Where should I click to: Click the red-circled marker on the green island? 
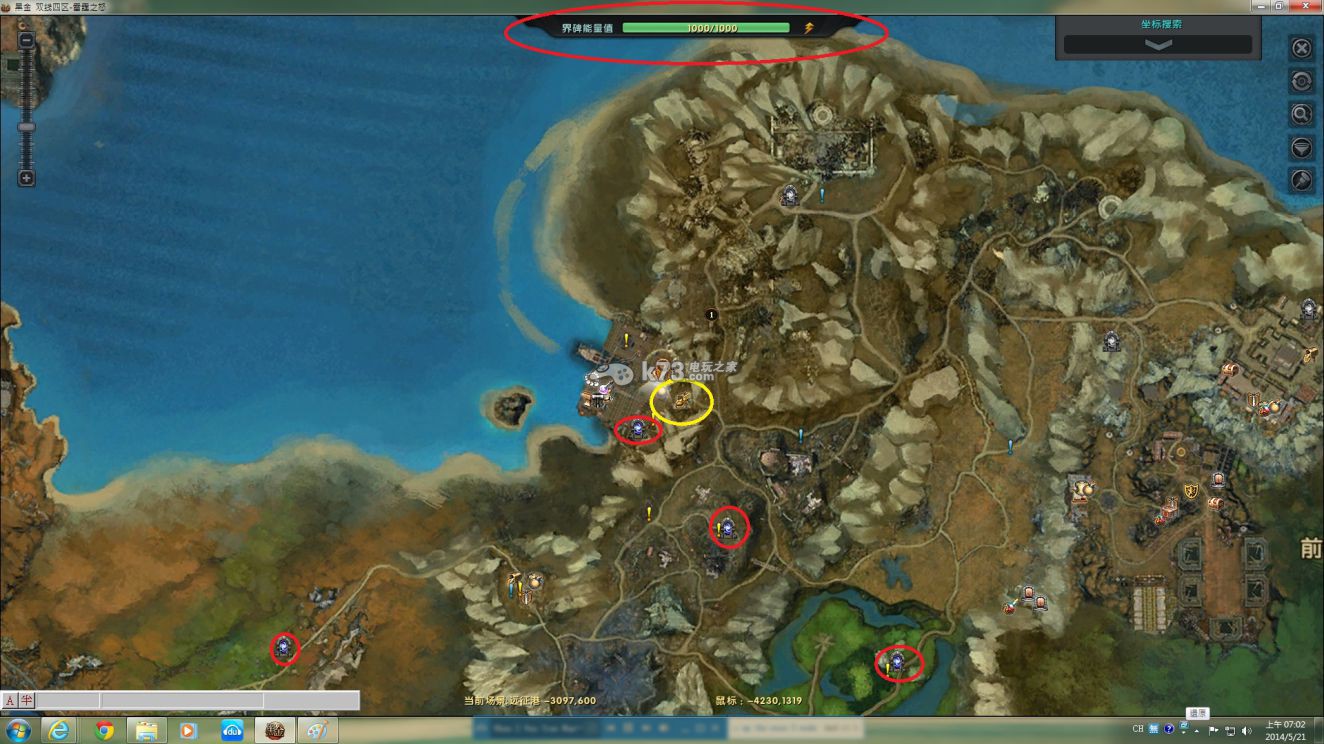898,661
